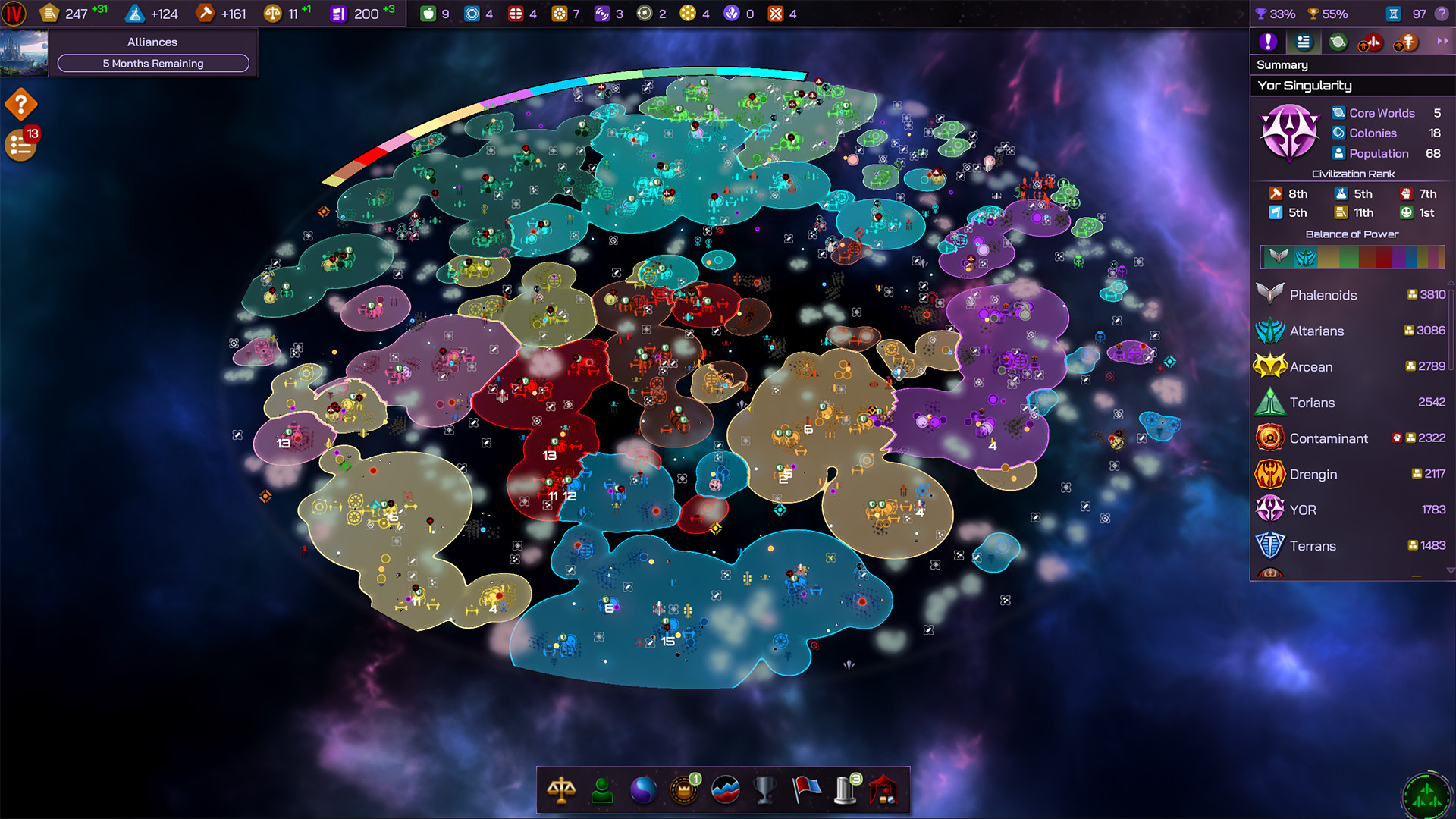1456x819 pixels.
Task: Click the silver trophy icon in bottom toolbar
Action: pyautogui.click(x=764, y=790)
